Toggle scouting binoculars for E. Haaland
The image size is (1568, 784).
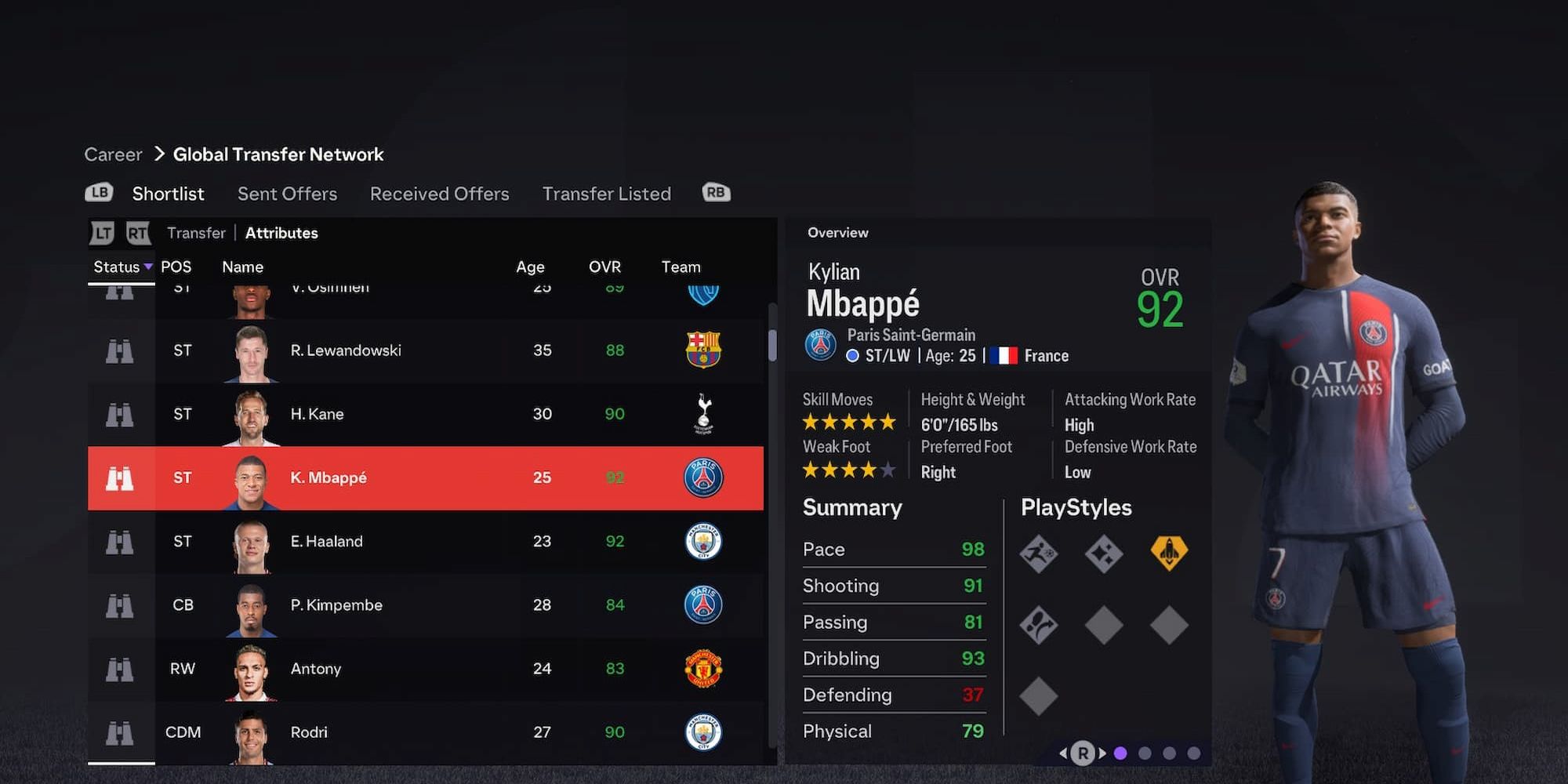119,541
